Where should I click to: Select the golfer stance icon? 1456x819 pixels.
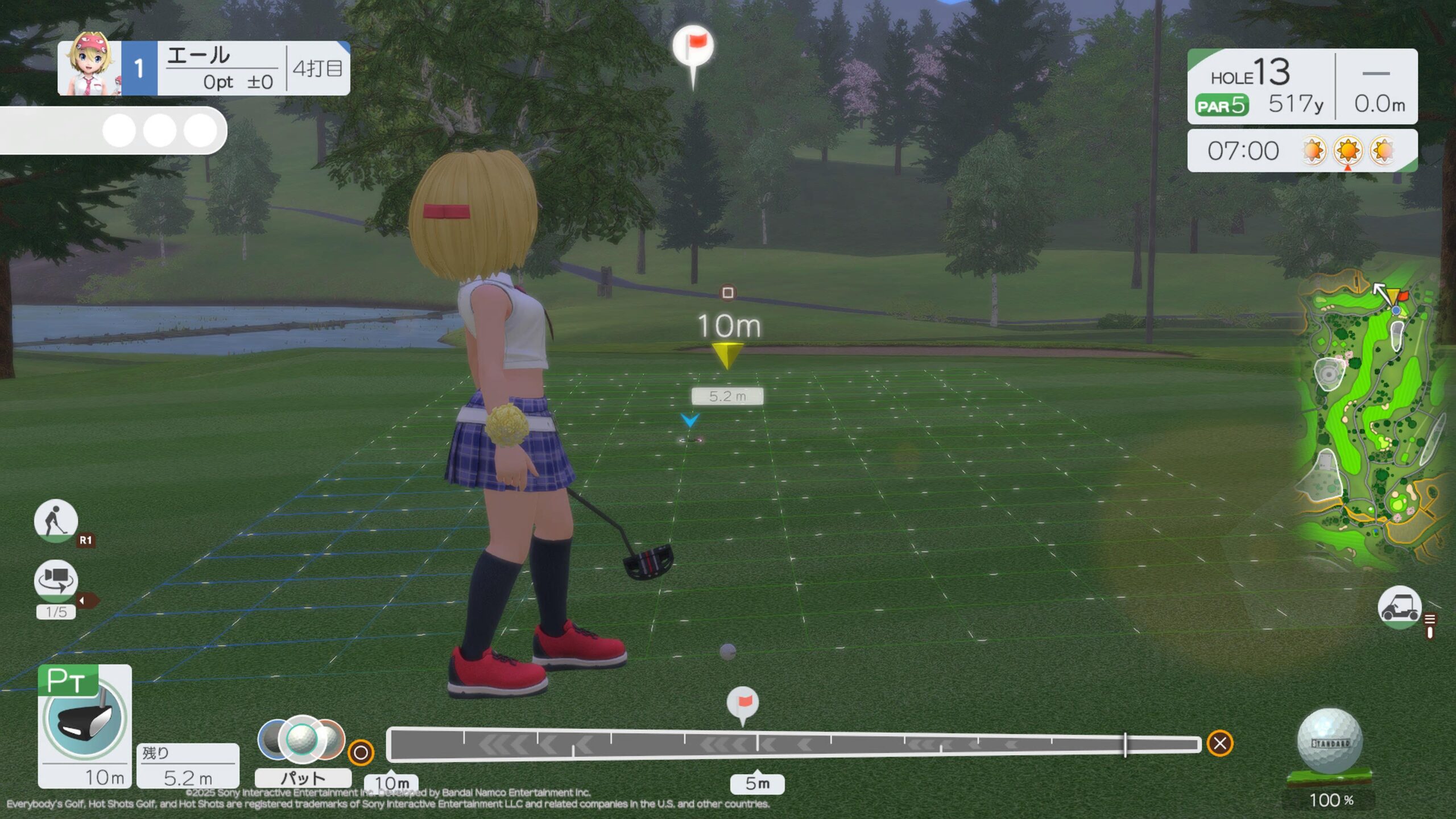56,520
